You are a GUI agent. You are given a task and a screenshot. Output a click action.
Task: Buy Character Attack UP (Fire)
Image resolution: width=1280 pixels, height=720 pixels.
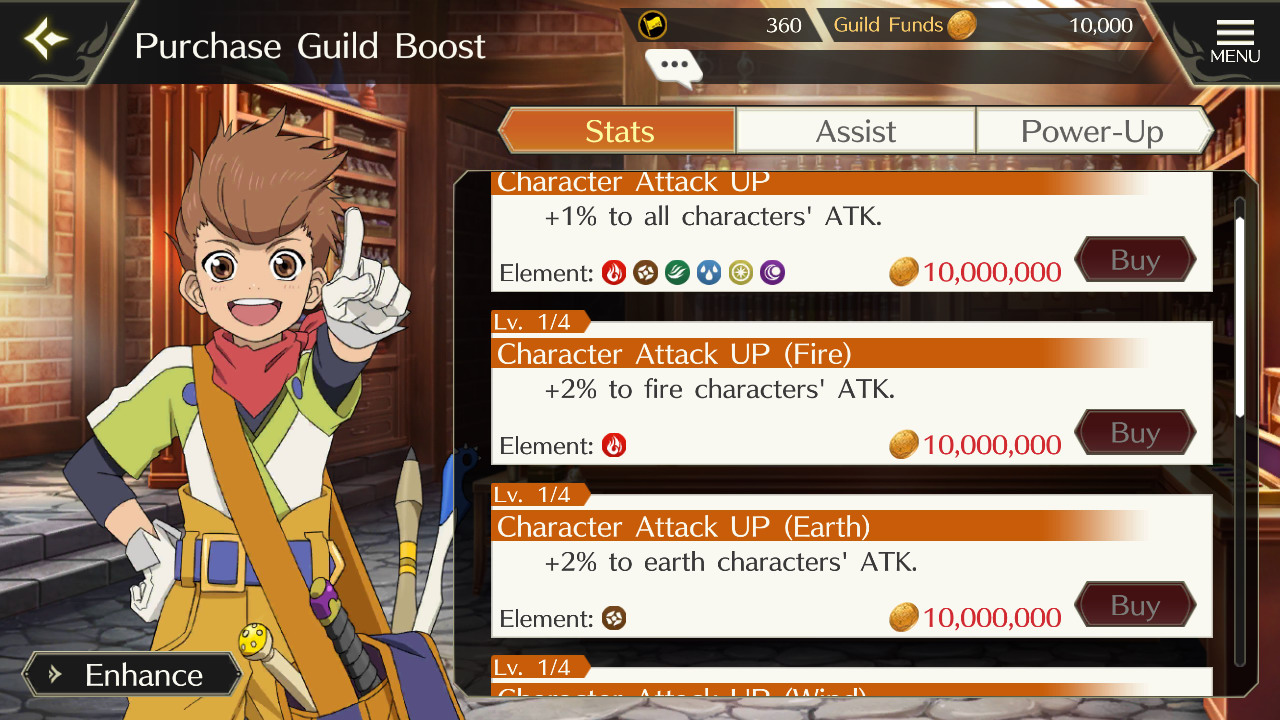tap(1135, 433)
